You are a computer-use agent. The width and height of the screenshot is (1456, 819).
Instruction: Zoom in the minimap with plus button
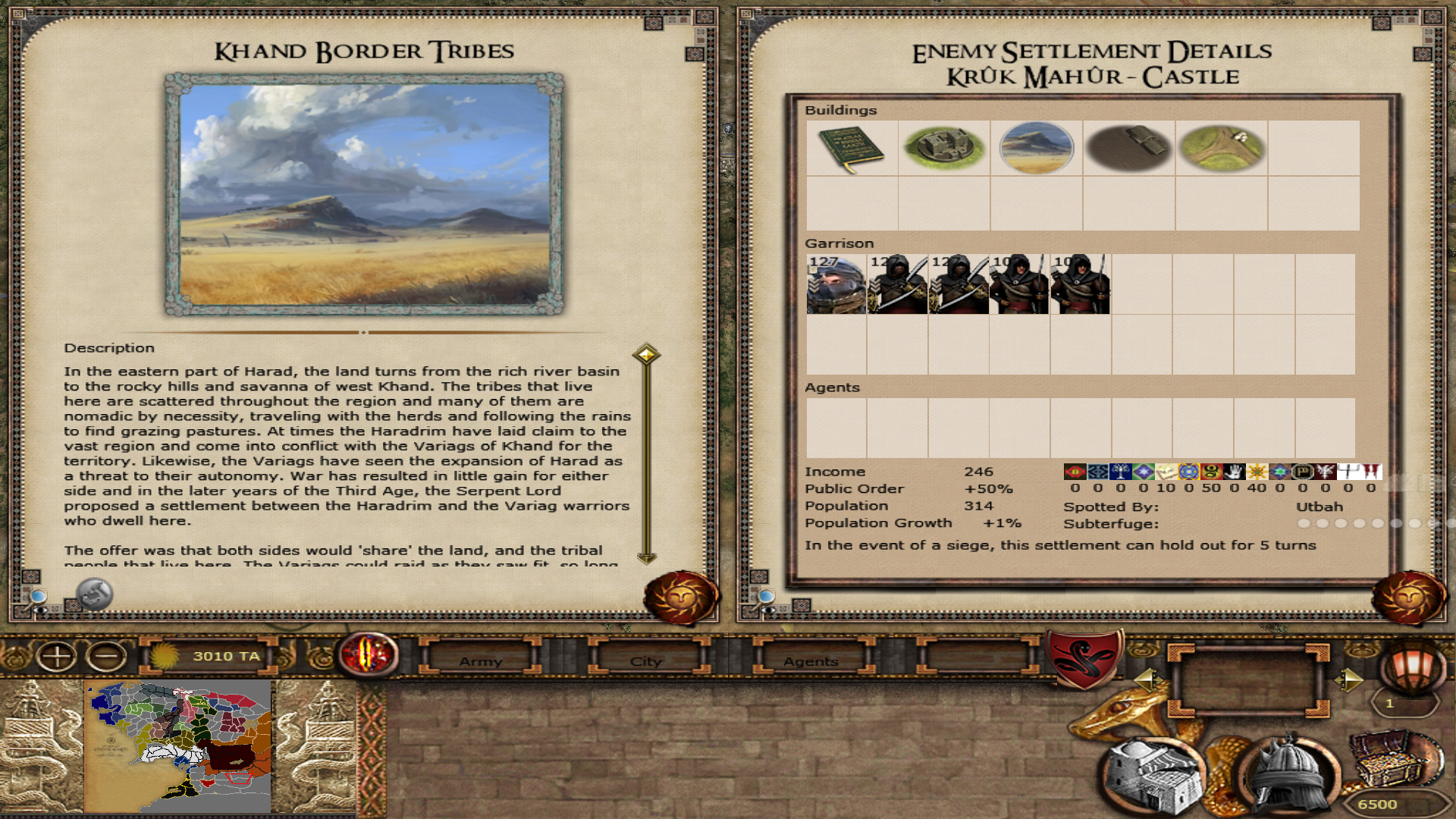pyautogui.click(x=57, y=656)
